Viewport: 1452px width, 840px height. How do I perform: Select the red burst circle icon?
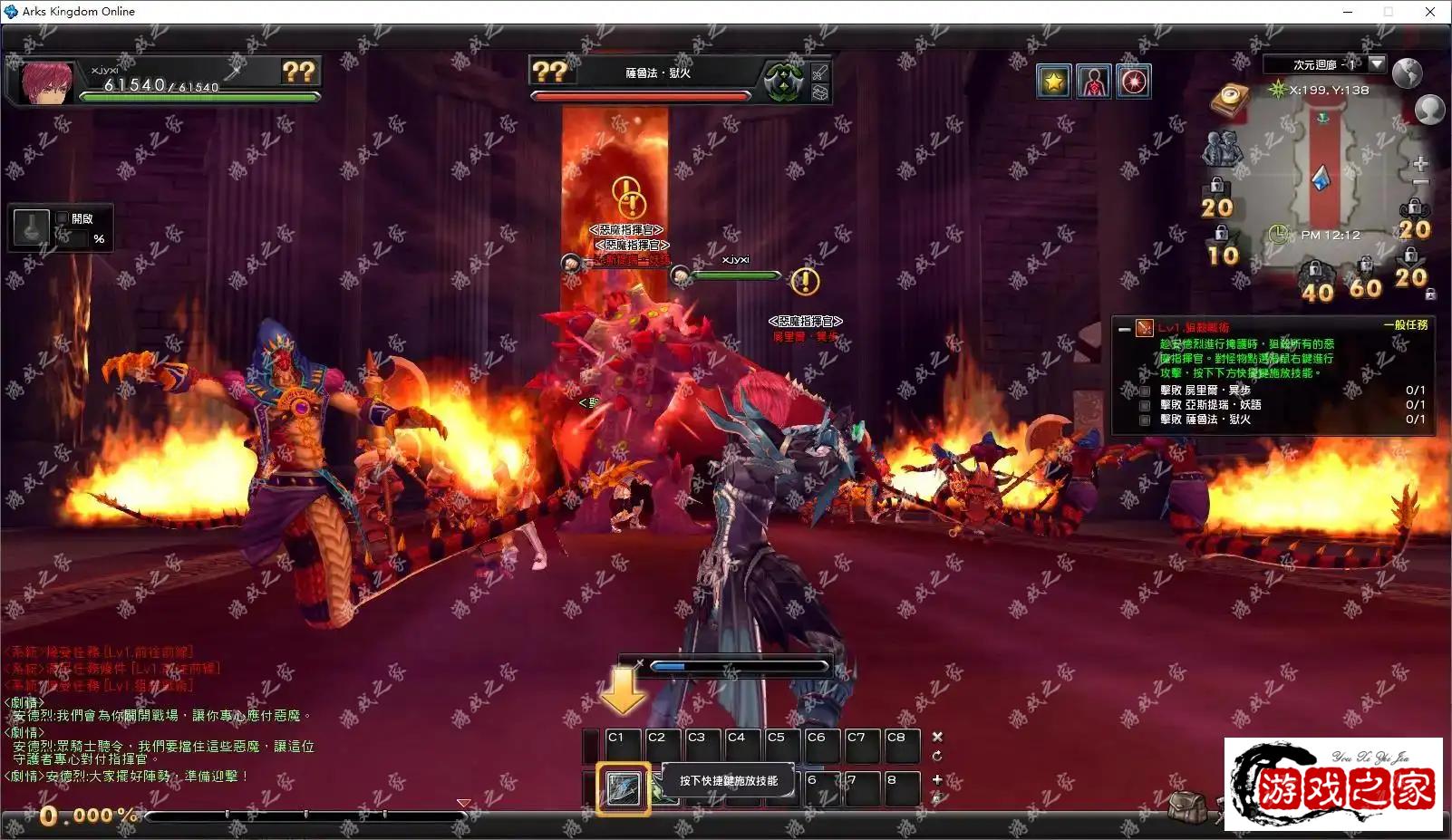coord(1134,82)
